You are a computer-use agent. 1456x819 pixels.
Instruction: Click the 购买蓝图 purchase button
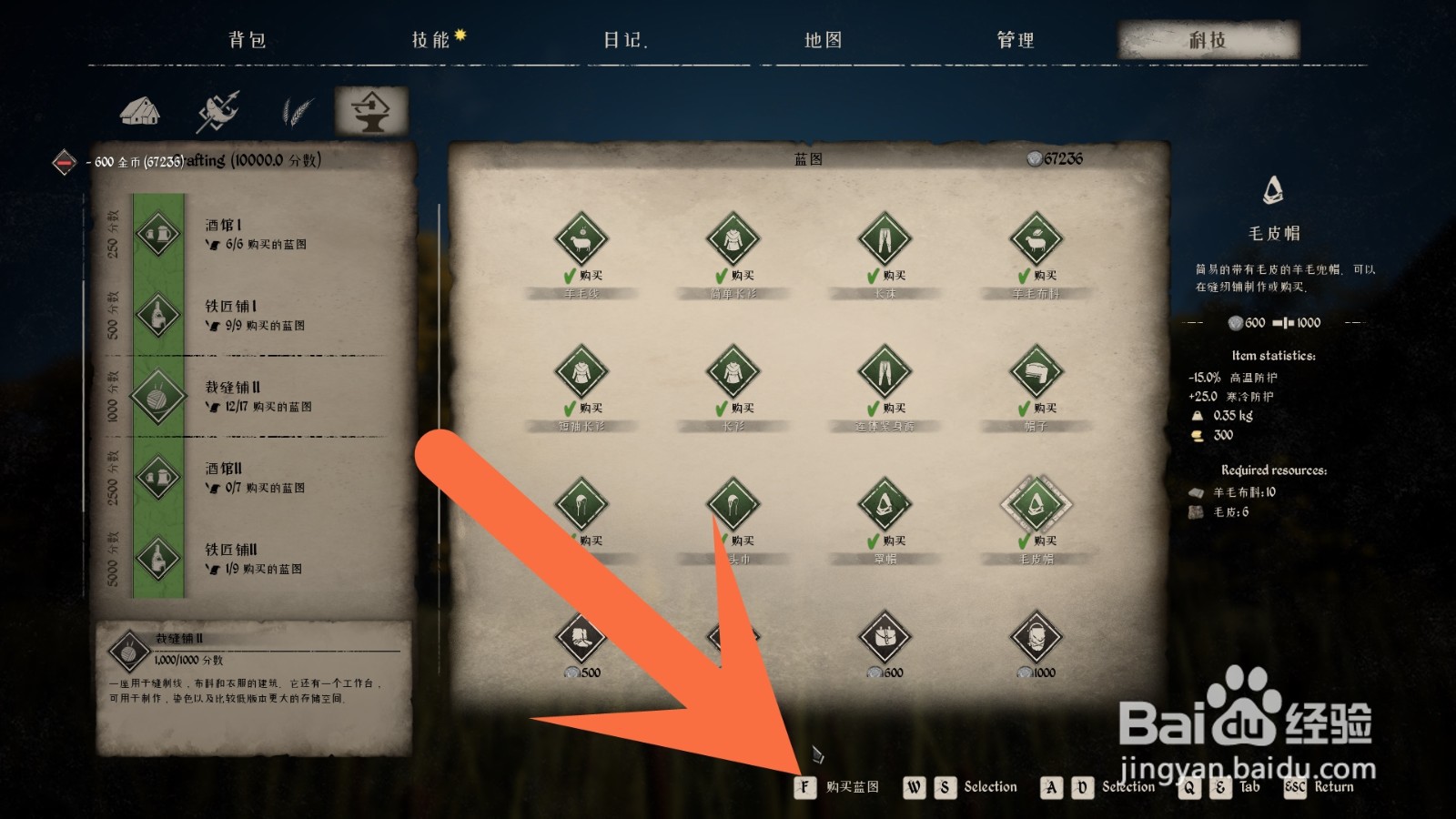[833, 786]
